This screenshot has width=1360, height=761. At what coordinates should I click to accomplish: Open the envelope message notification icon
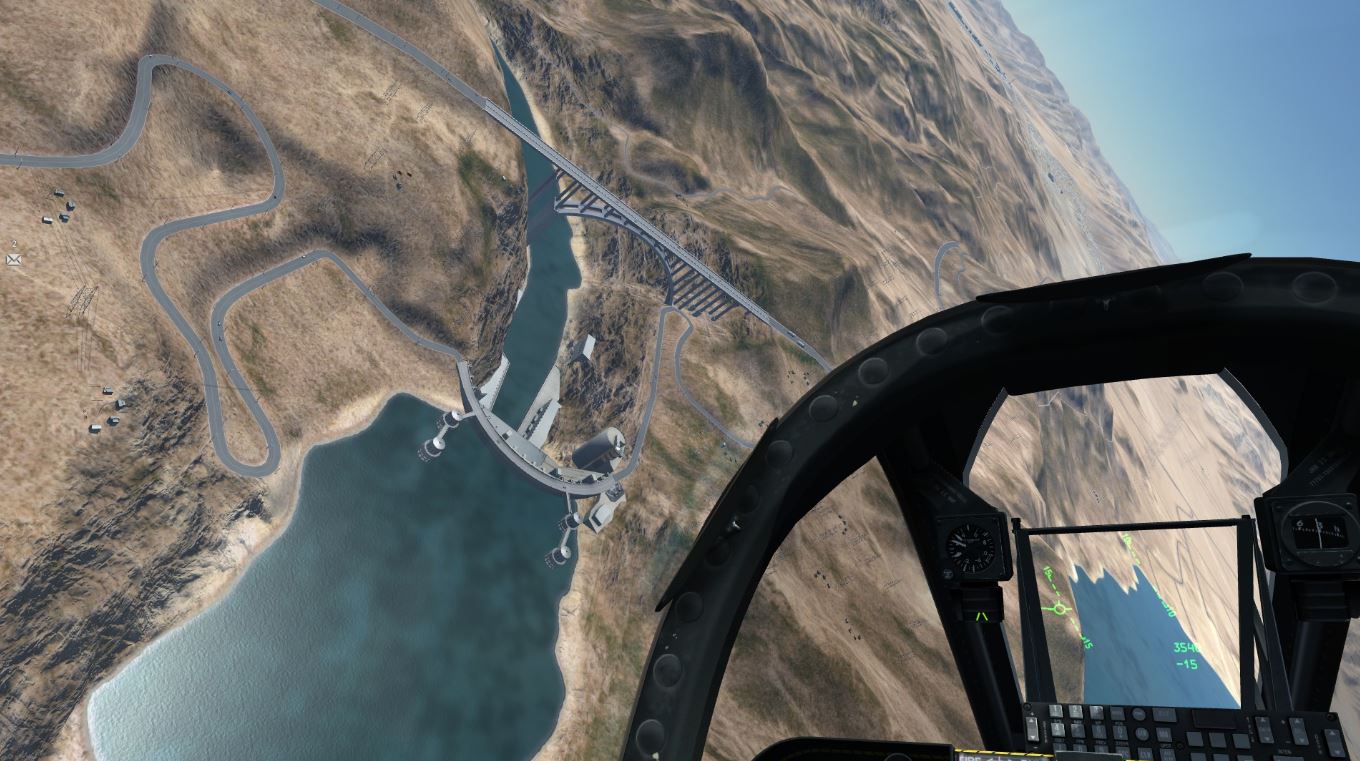(x=14, y=259)
